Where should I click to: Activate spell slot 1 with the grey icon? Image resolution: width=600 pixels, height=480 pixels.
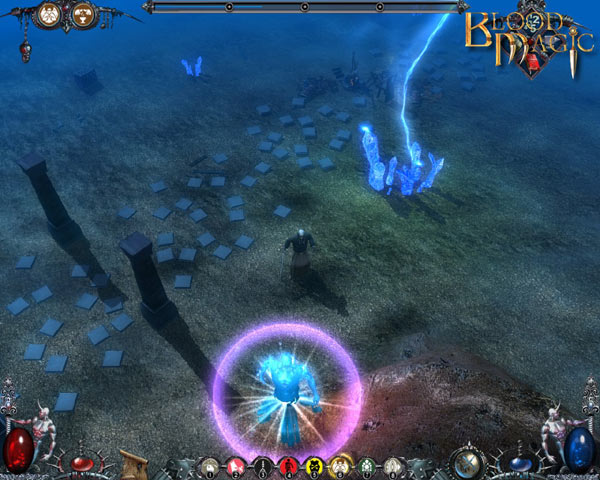click(x=210, y=465)
